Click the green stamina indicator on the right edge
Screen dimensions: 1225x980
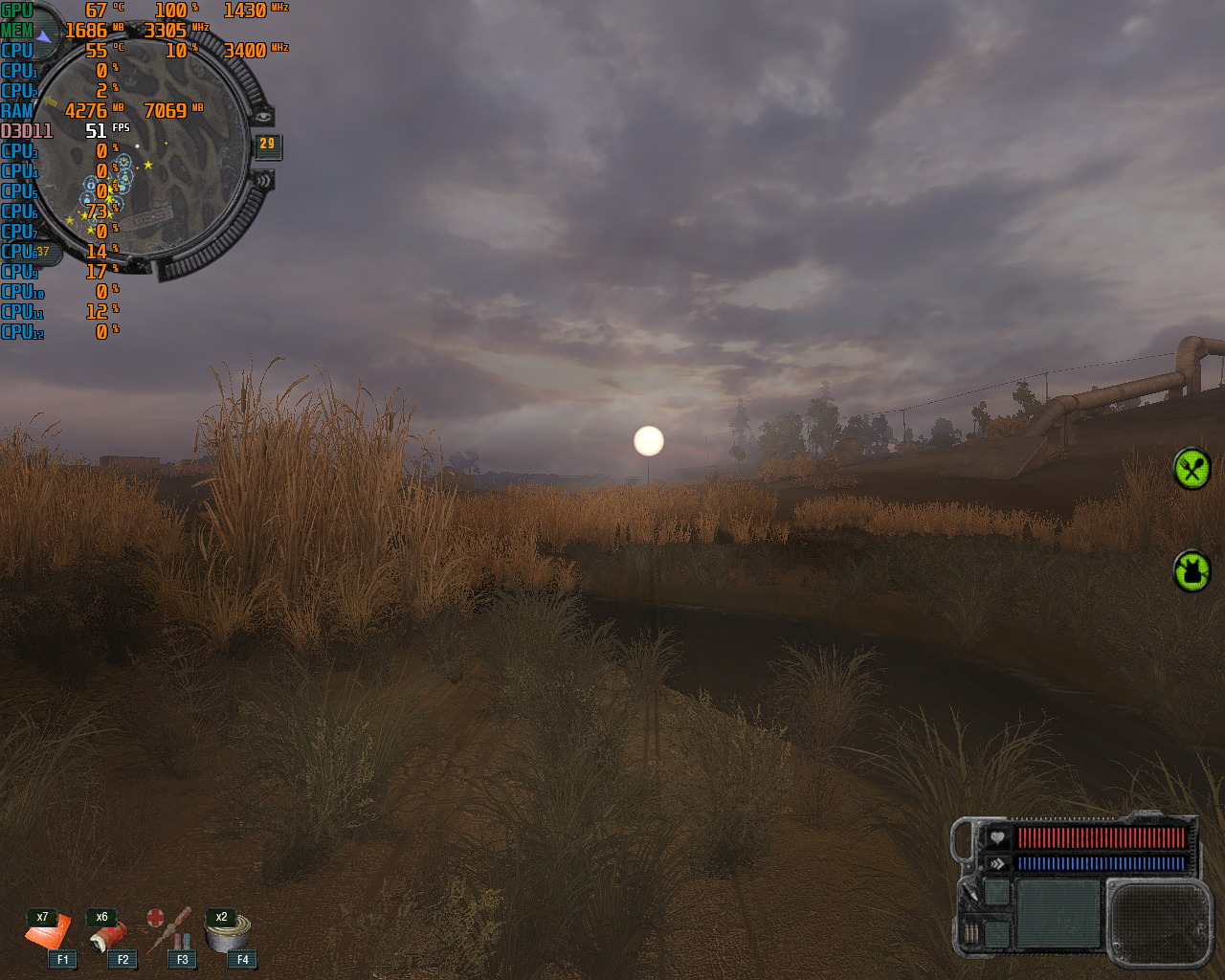[x=1192, y=469]
